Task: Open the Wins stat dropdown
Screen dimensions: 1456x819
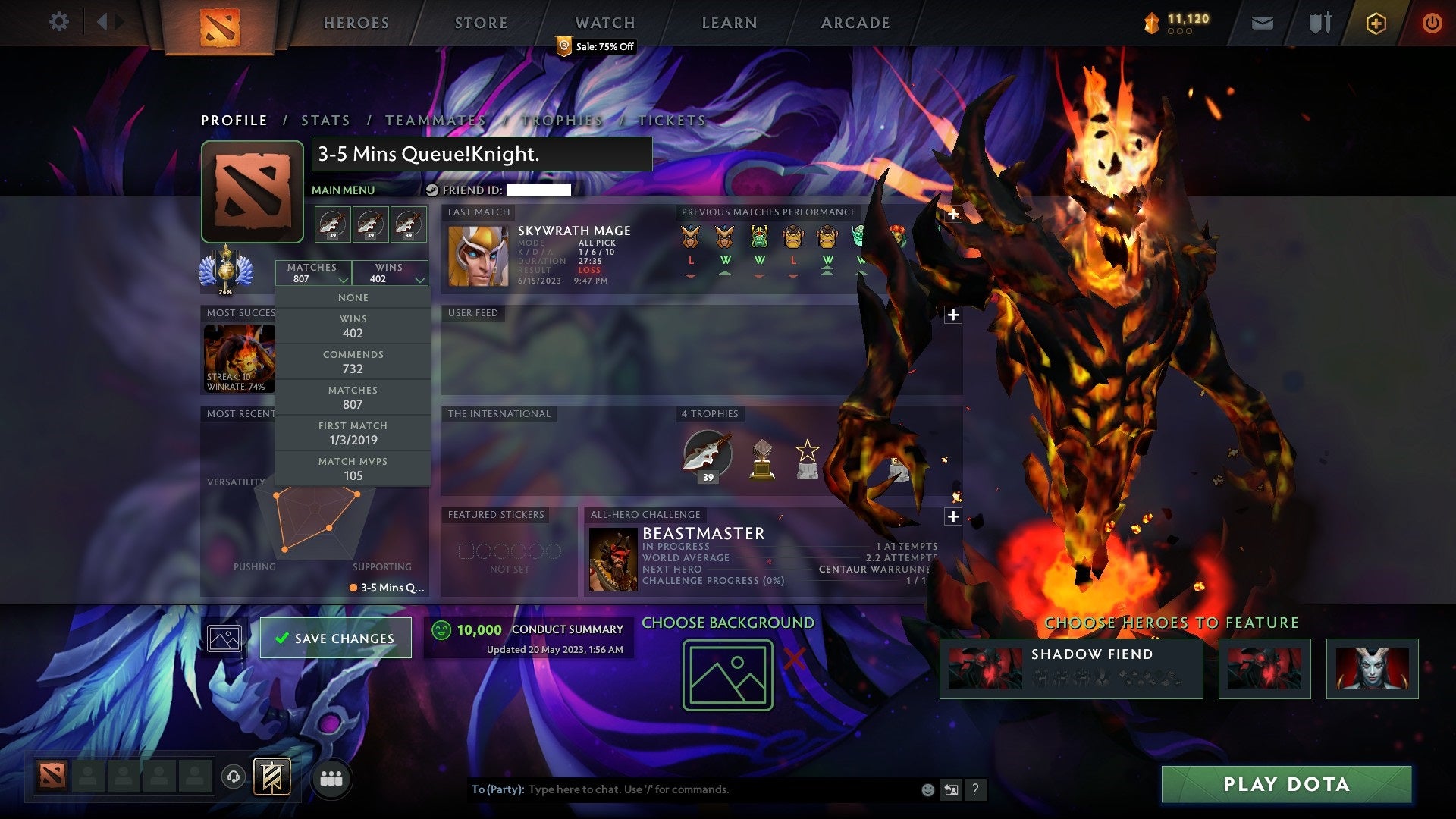Action: click(x=391, y=273)
